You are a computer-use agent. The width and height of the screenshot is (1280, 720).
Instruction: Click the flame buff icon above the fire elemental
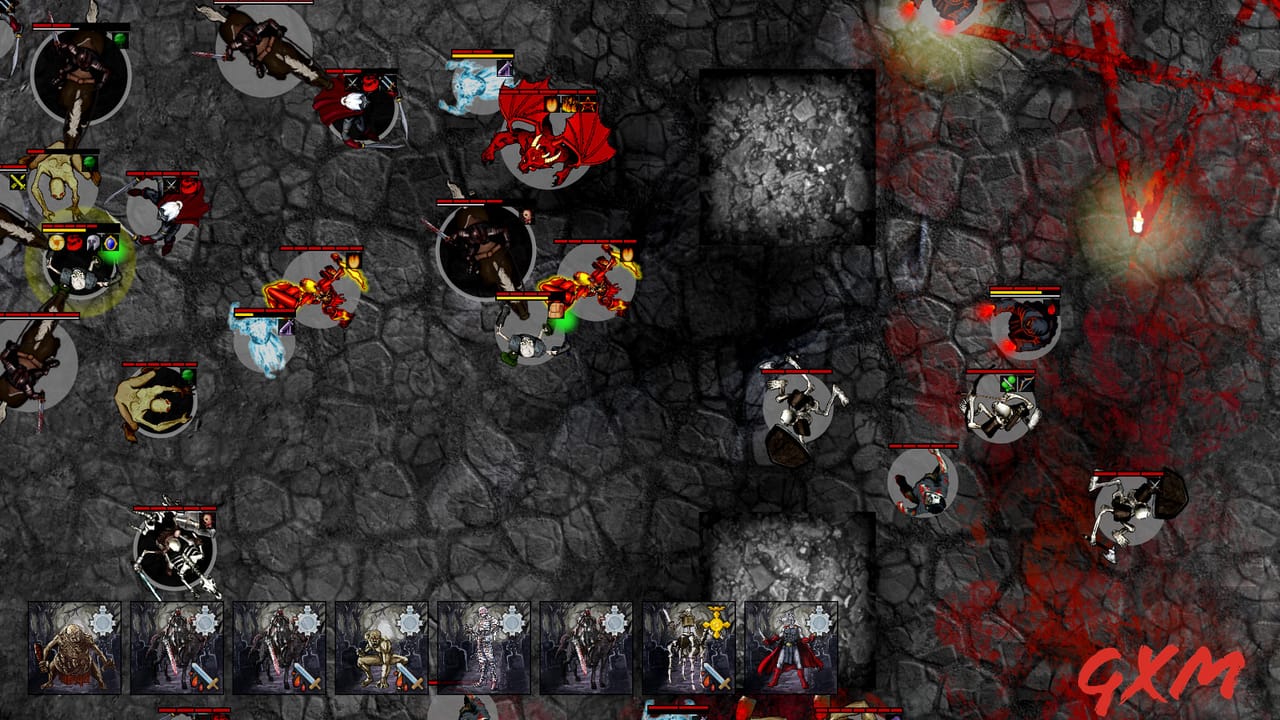coord(353,261)
